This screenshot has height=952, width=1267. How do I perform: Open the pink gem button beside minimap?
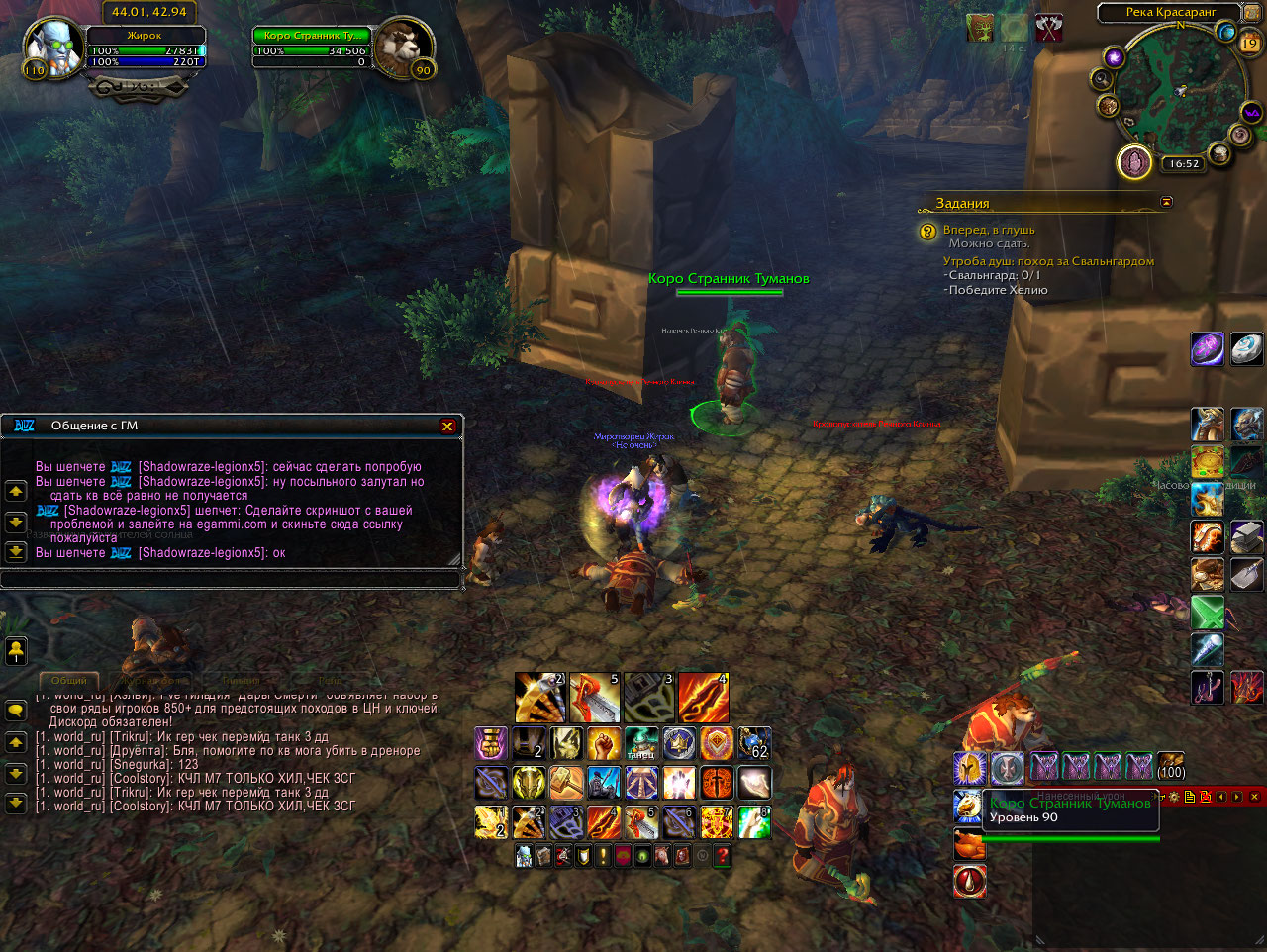pos(1134,162)
